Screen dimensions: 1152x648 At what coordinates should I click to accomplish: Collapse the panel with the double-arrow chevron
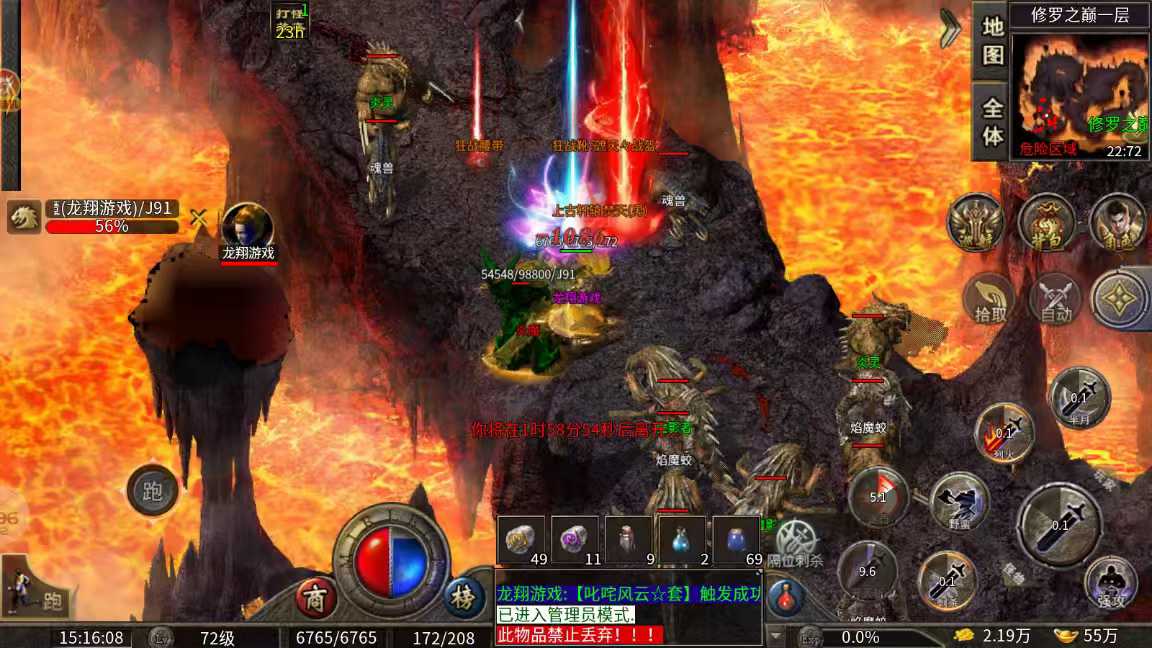pyautogui.click(x=950, y=29)
